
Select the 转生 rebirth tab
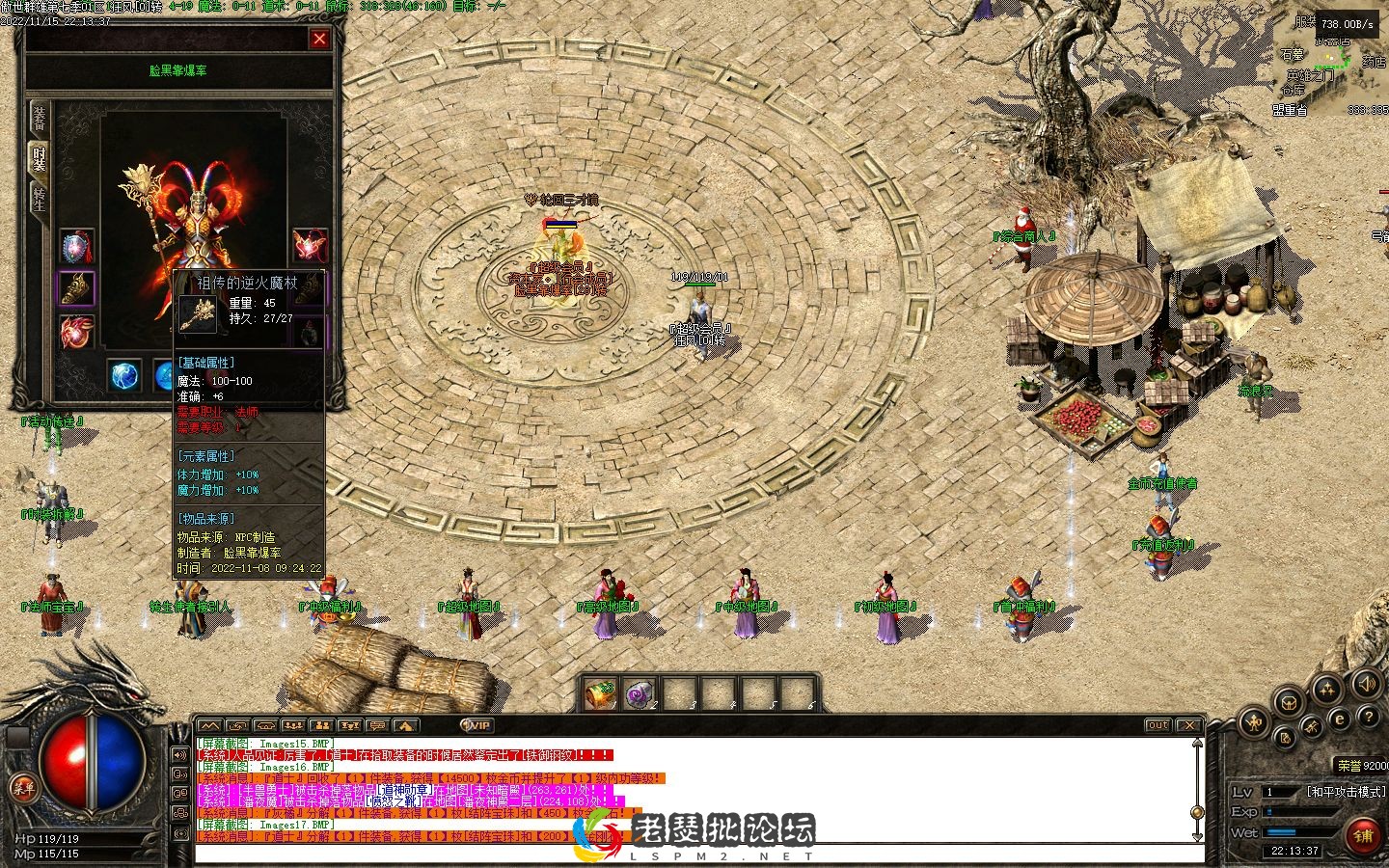39,200
